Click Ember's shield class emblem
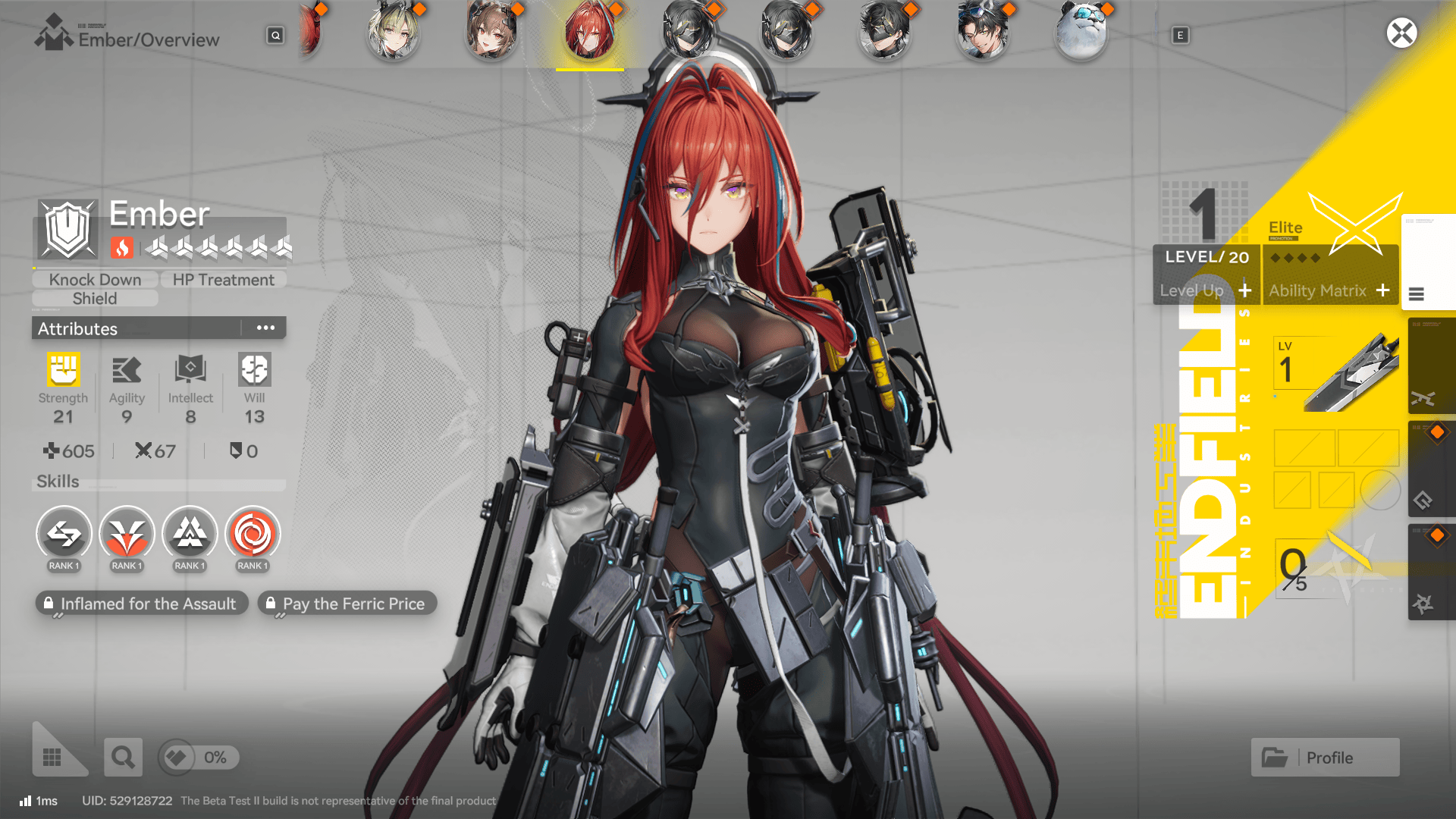This screenshot has height=819, width=1456. coord(67,230)
